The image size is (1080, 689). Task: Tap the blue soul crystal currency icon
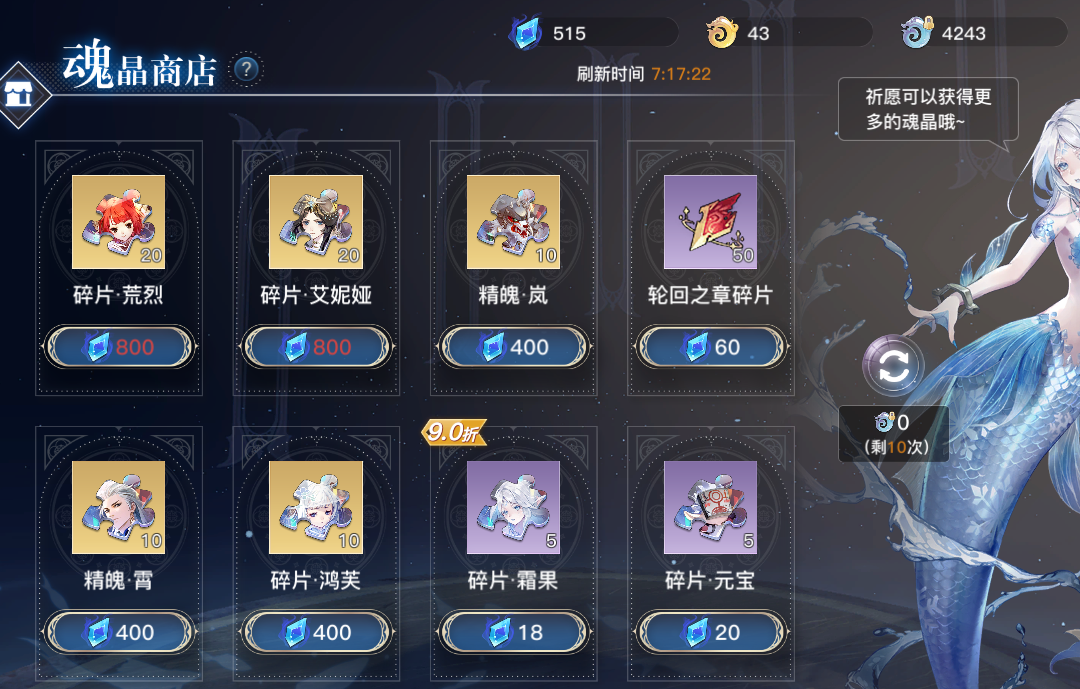525,34
